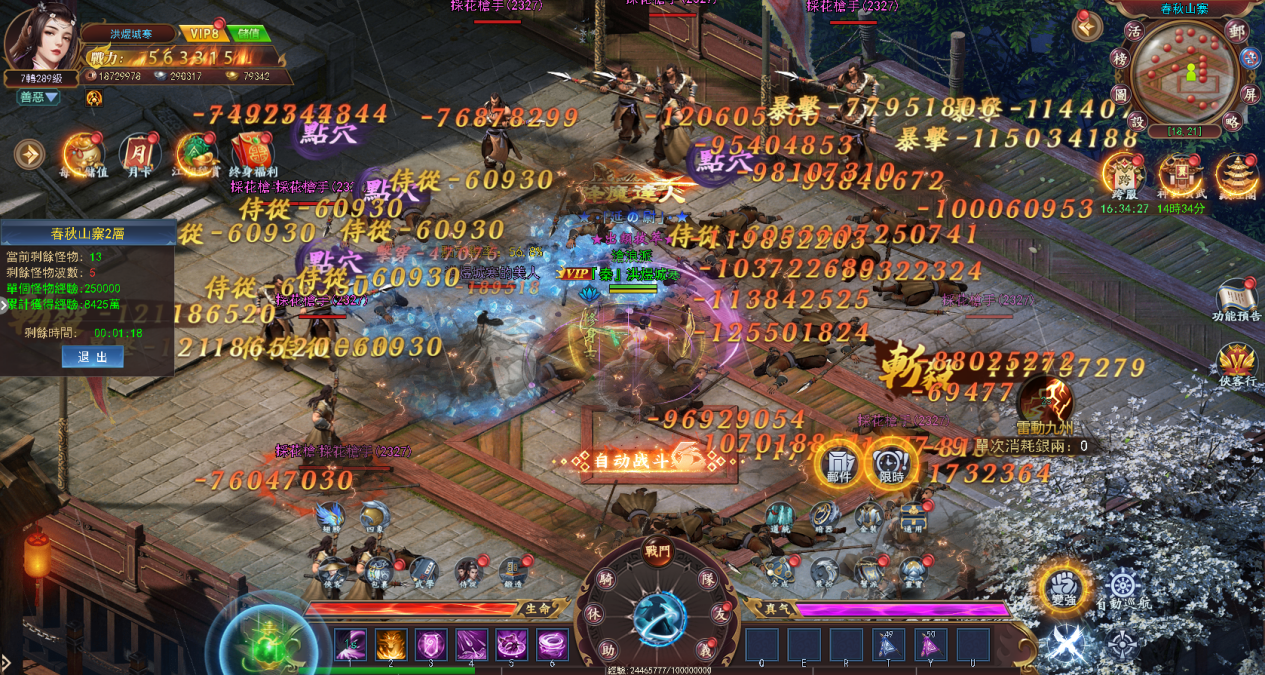The width and height of the screenshot is (1265, 675).
Task: Toggle the 自動巡航 auto-cruise wheel icon
Action: click(1122, 589)
